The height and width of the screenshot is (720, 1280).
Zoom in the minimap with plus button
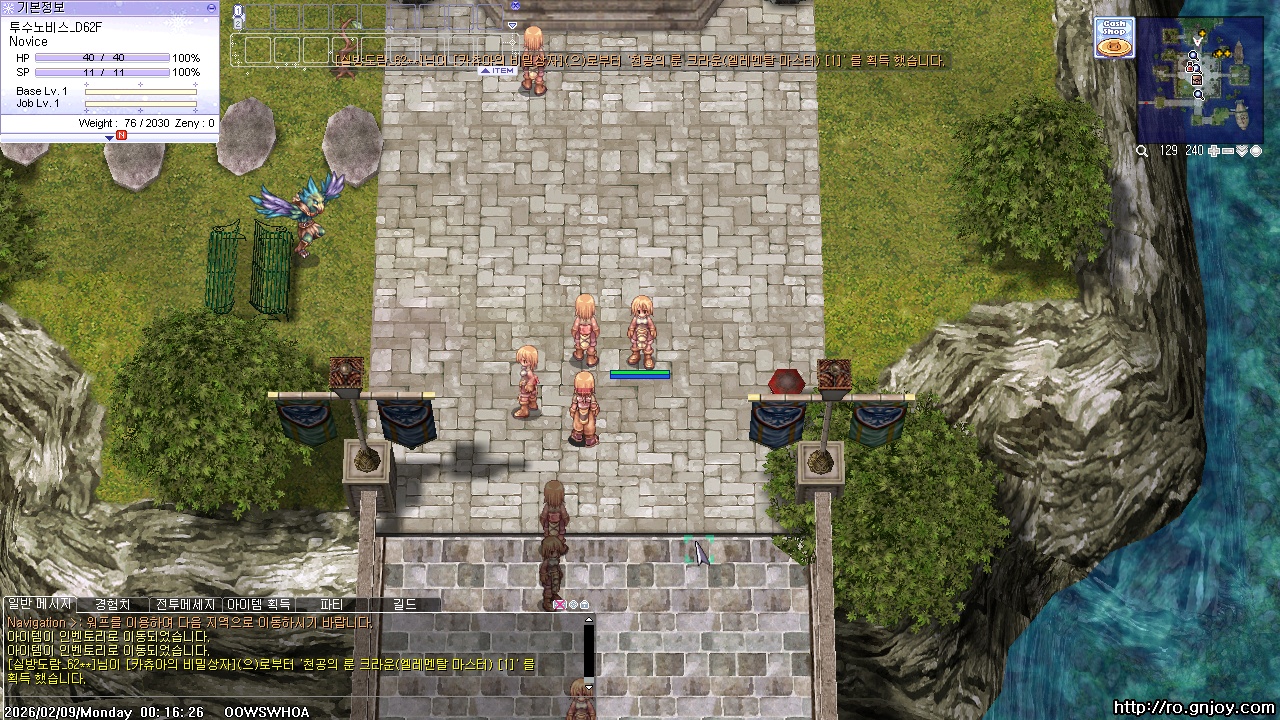1214,151
